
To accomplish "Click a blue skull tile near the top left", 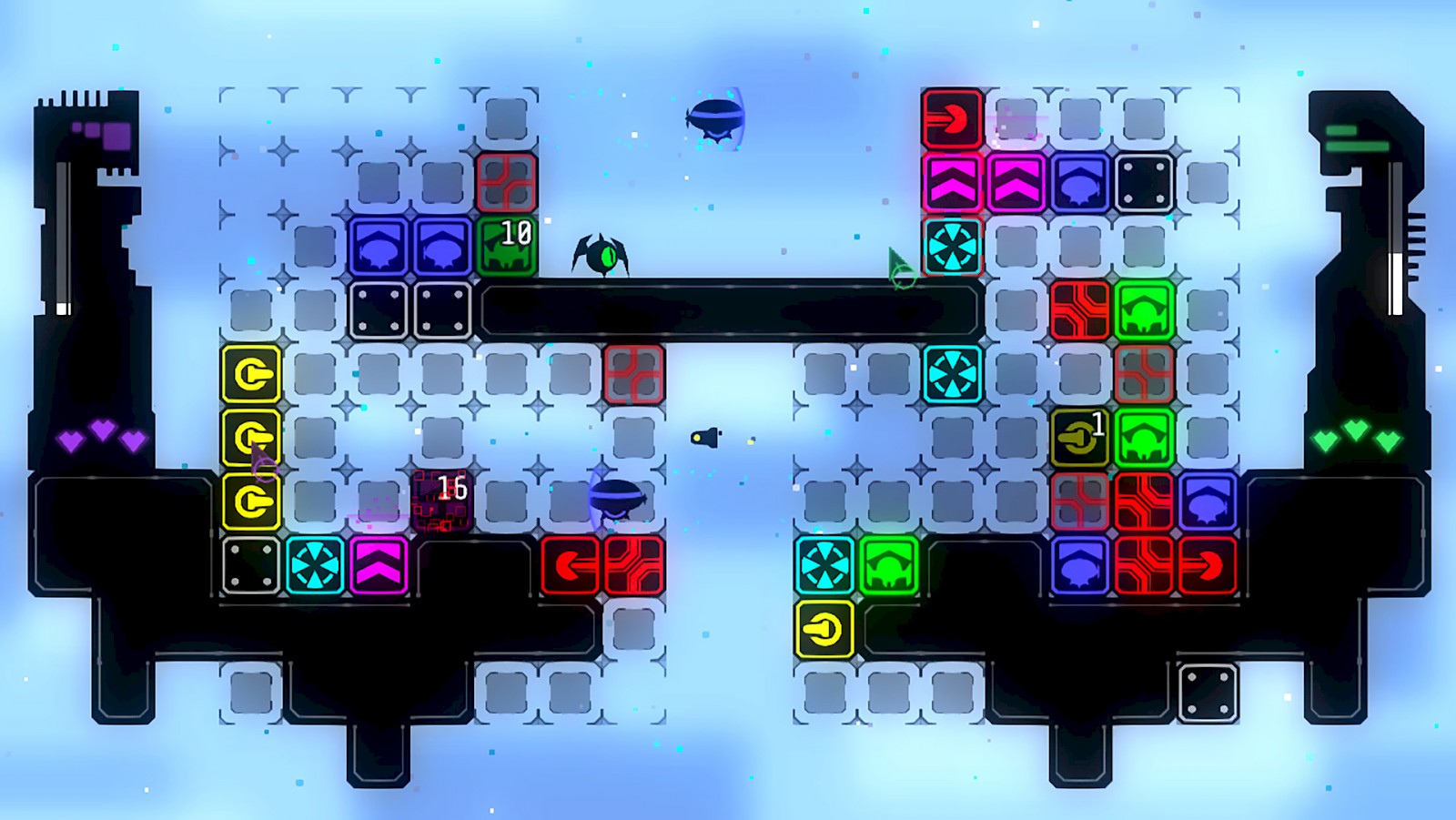I will 378,246.
